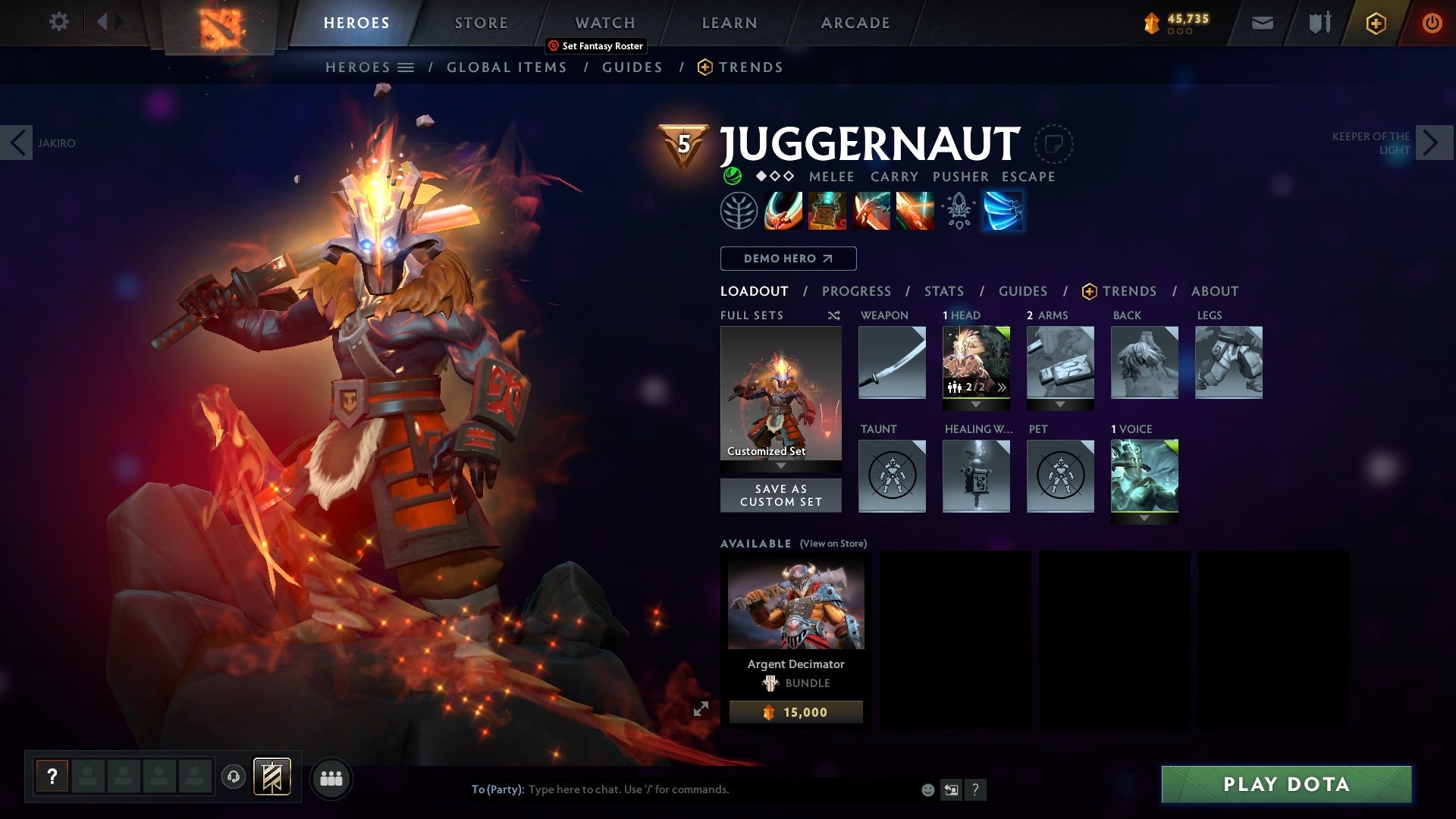The image size is (1456, 819).
Task: Toggle fullscreen hero preview with expand arrows
Action: tap(701, 708)
